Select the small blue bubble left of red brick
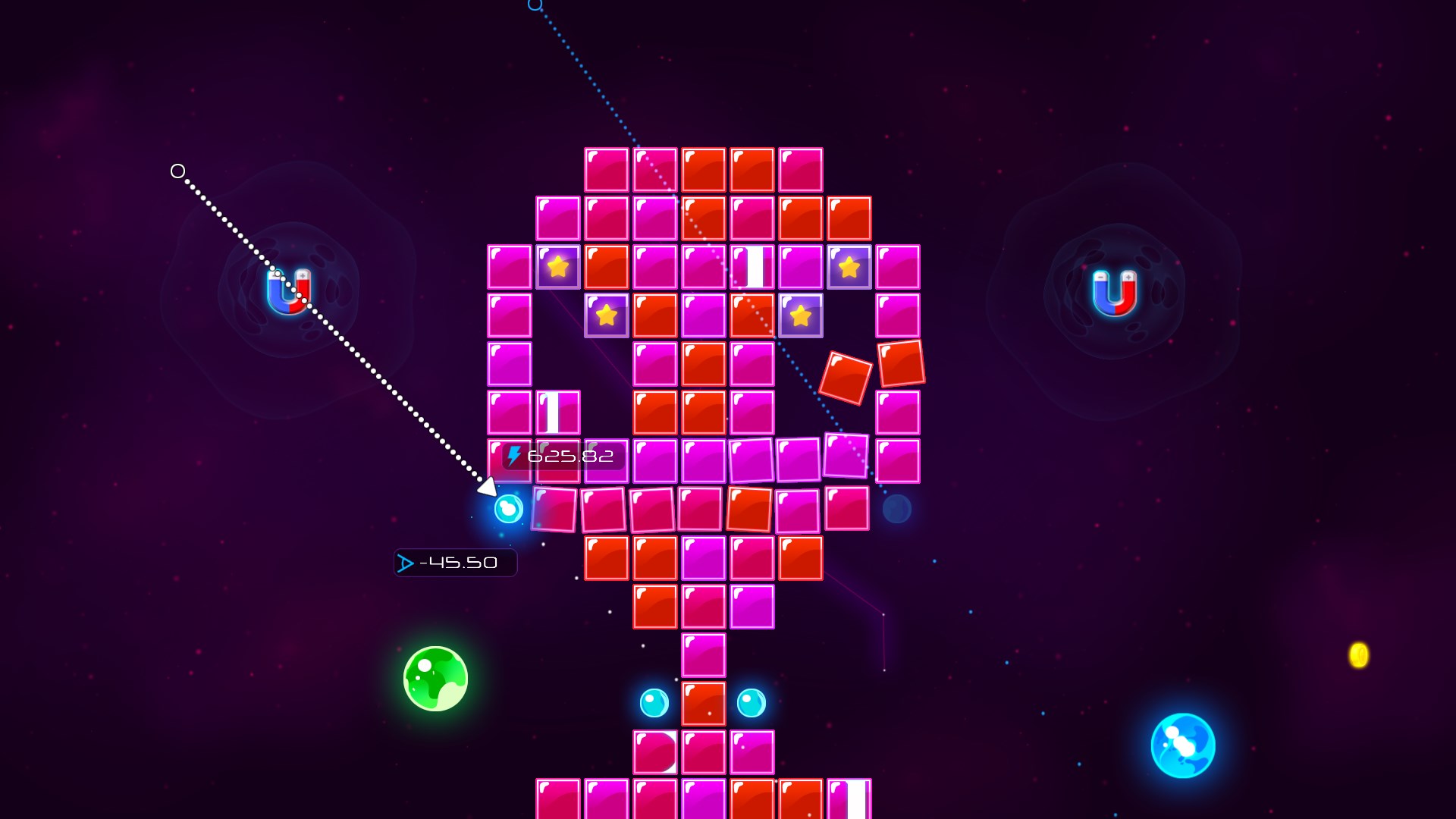Viewport: 1456px width, 819px height. point(654,702)
